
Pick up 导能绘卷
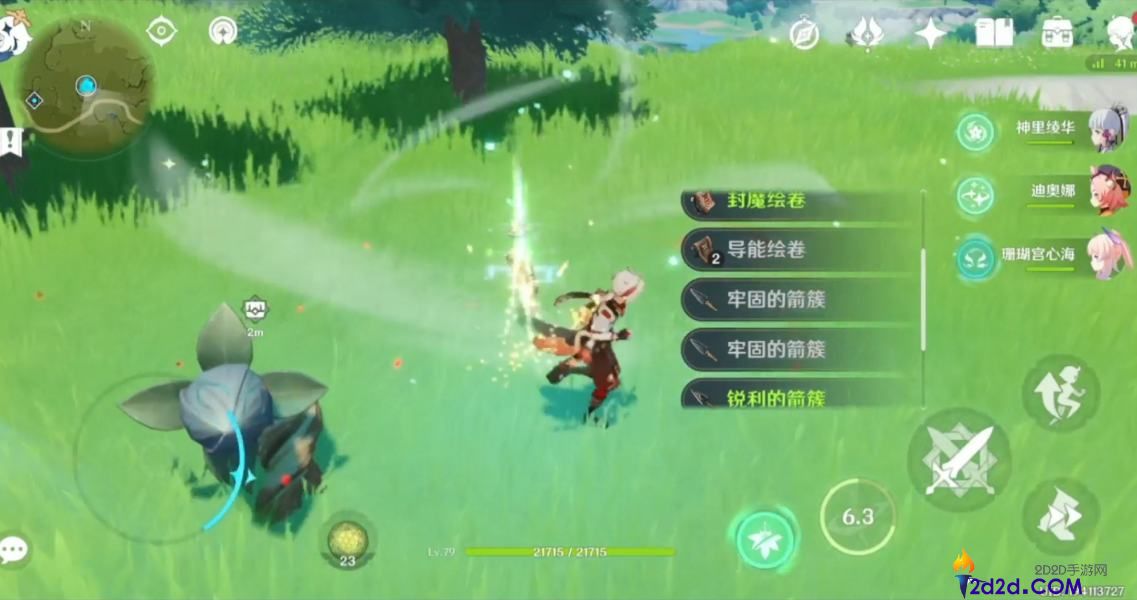pos(800,250)
